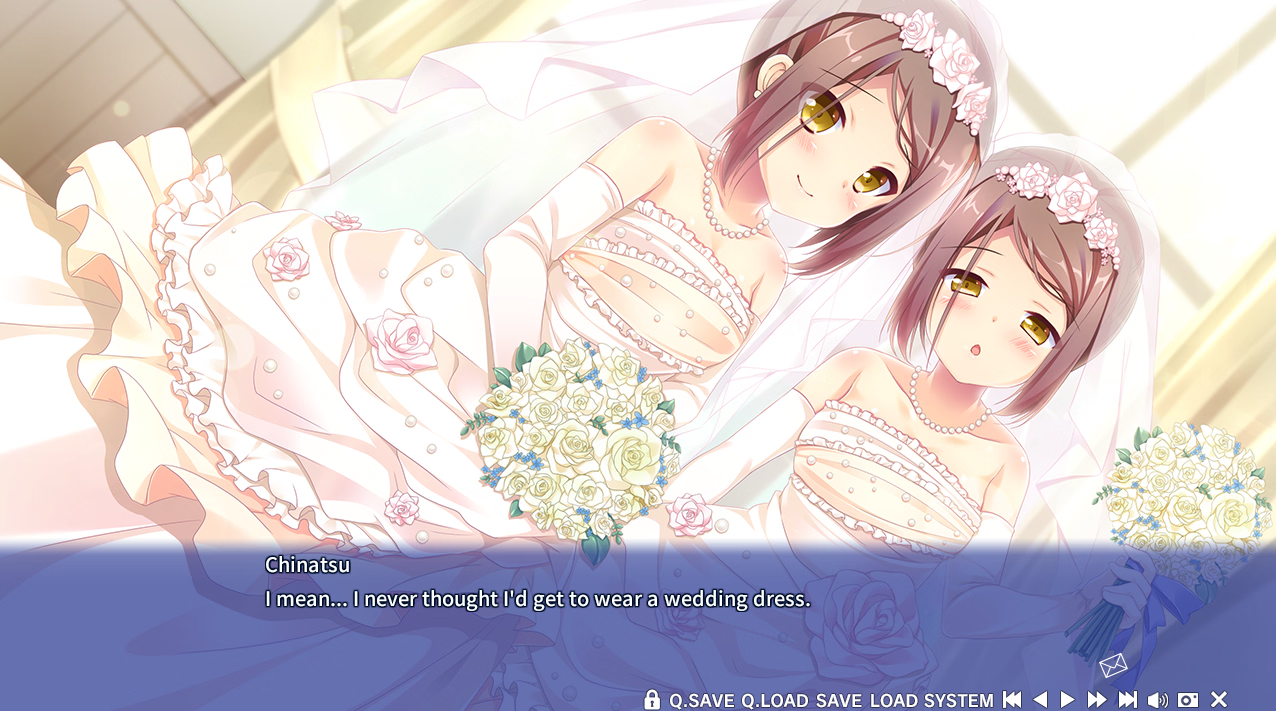The height and width of the screenshot is (711, 1276).
Task: Fast-forward text with double arrow icon
Action: pyautogui.click(x=1097, y=700)
